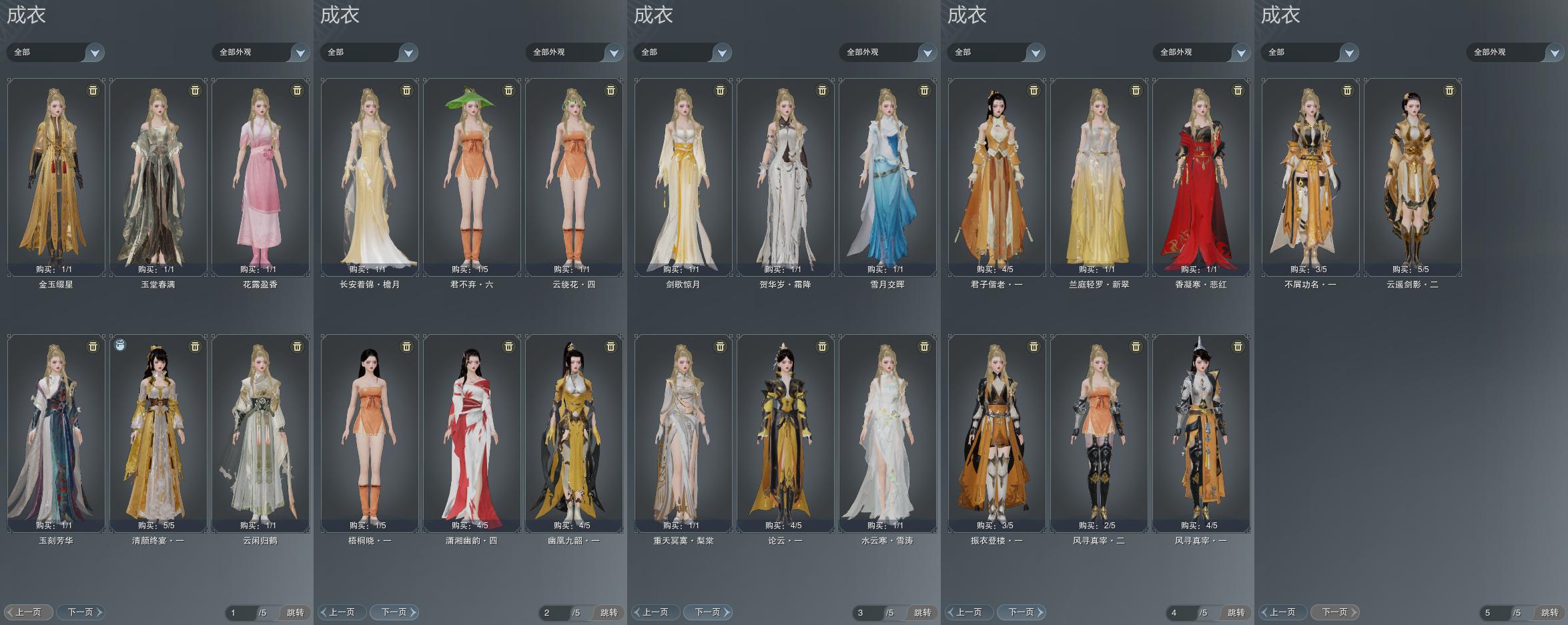Choose the pink 花露盈香 outfit
Image resolution: width=1568 pixels, height=625 pixels.
click(x=260, y=177)
